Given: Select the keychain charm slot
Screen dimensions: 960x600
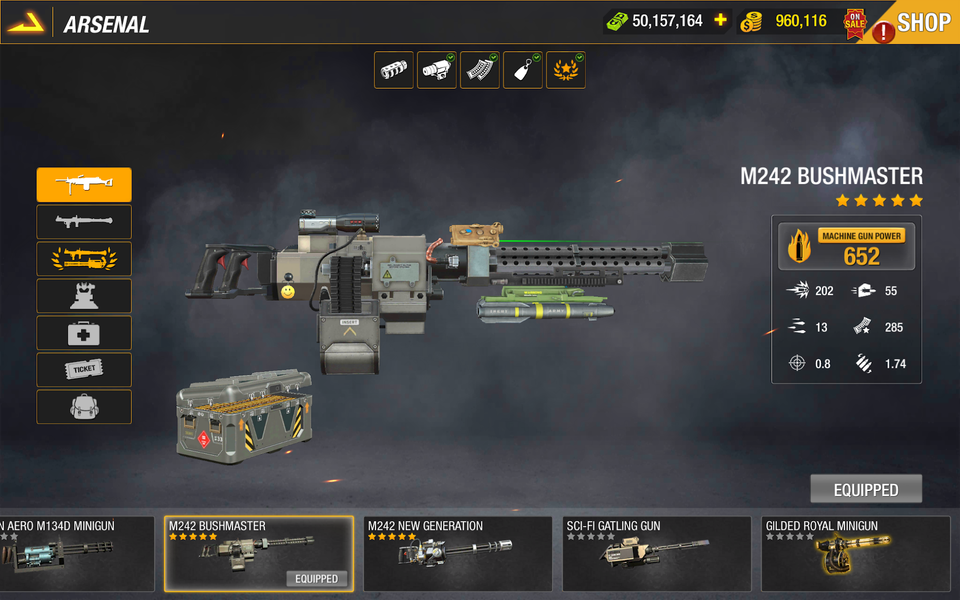Looking at the screenshot, I should tap(523, 70).
